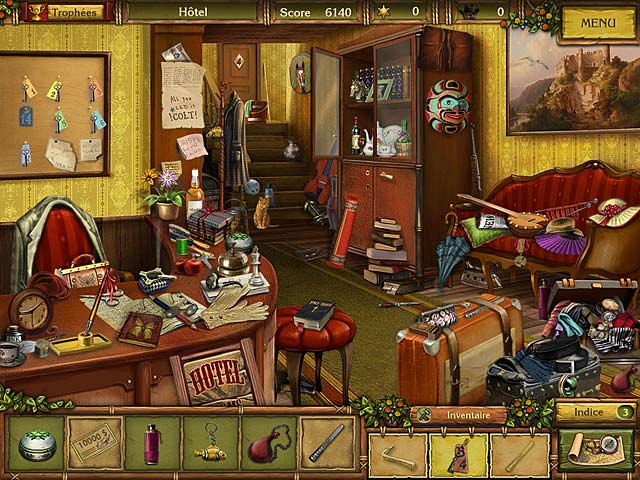Open the map scroll with magnifying glass
Screen dimensions: 640x480
point(596,450)
